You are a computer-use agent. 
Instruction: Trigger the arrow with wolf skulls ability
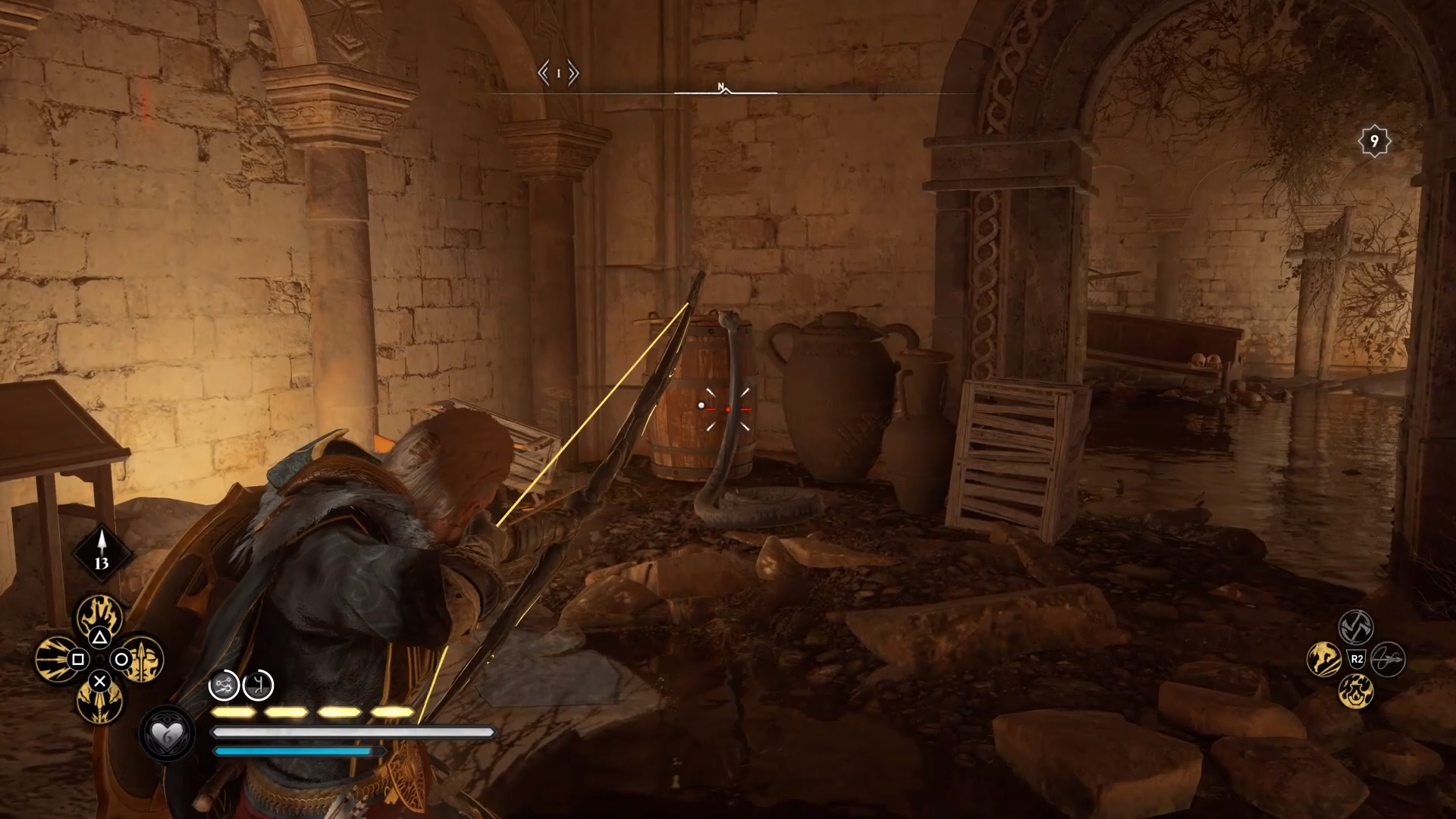click(x=99, y=702)
